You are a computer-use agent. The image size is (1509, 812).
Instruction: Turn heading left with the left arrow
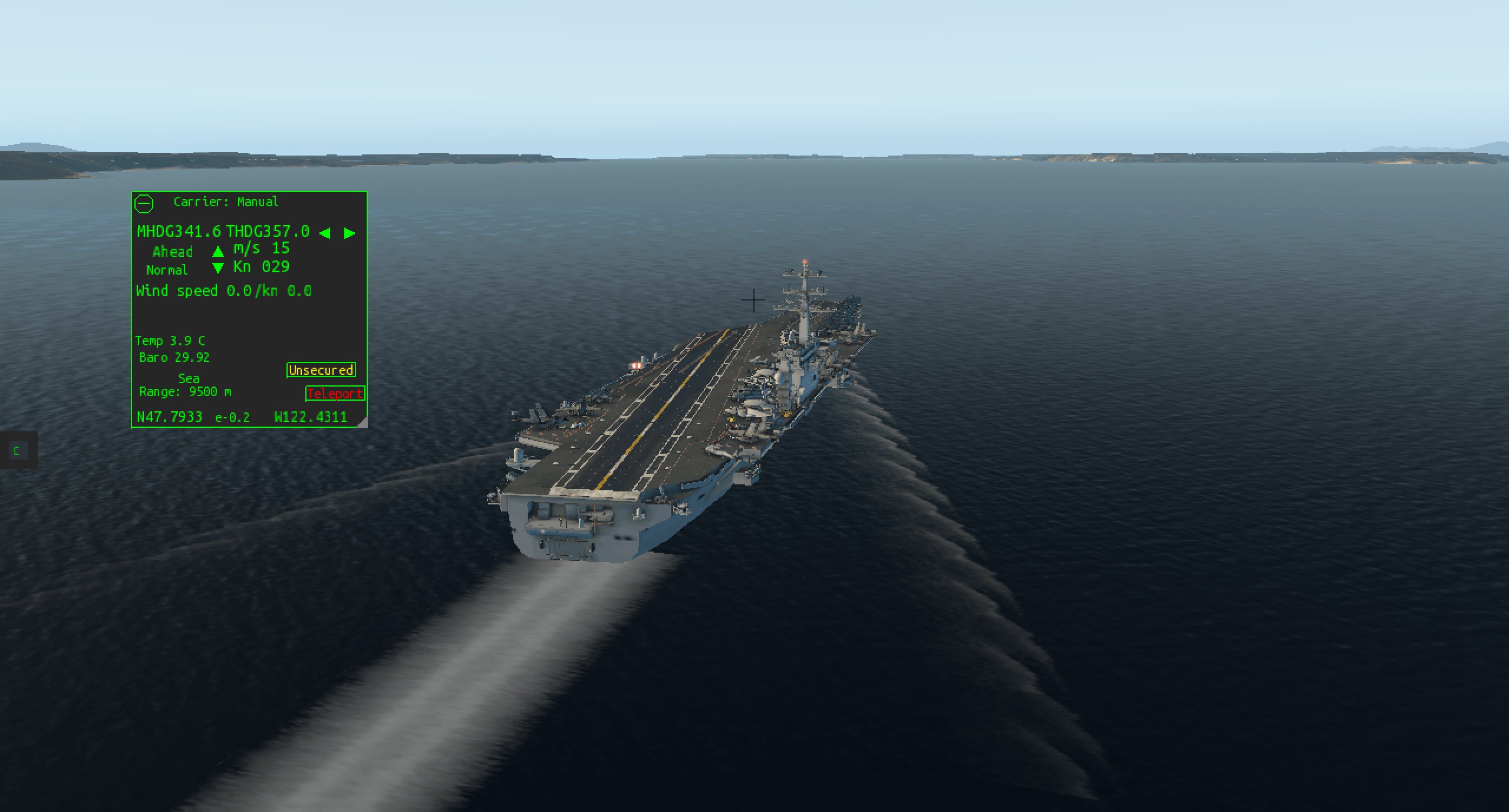pyautogui.click(x=325, y=233)
